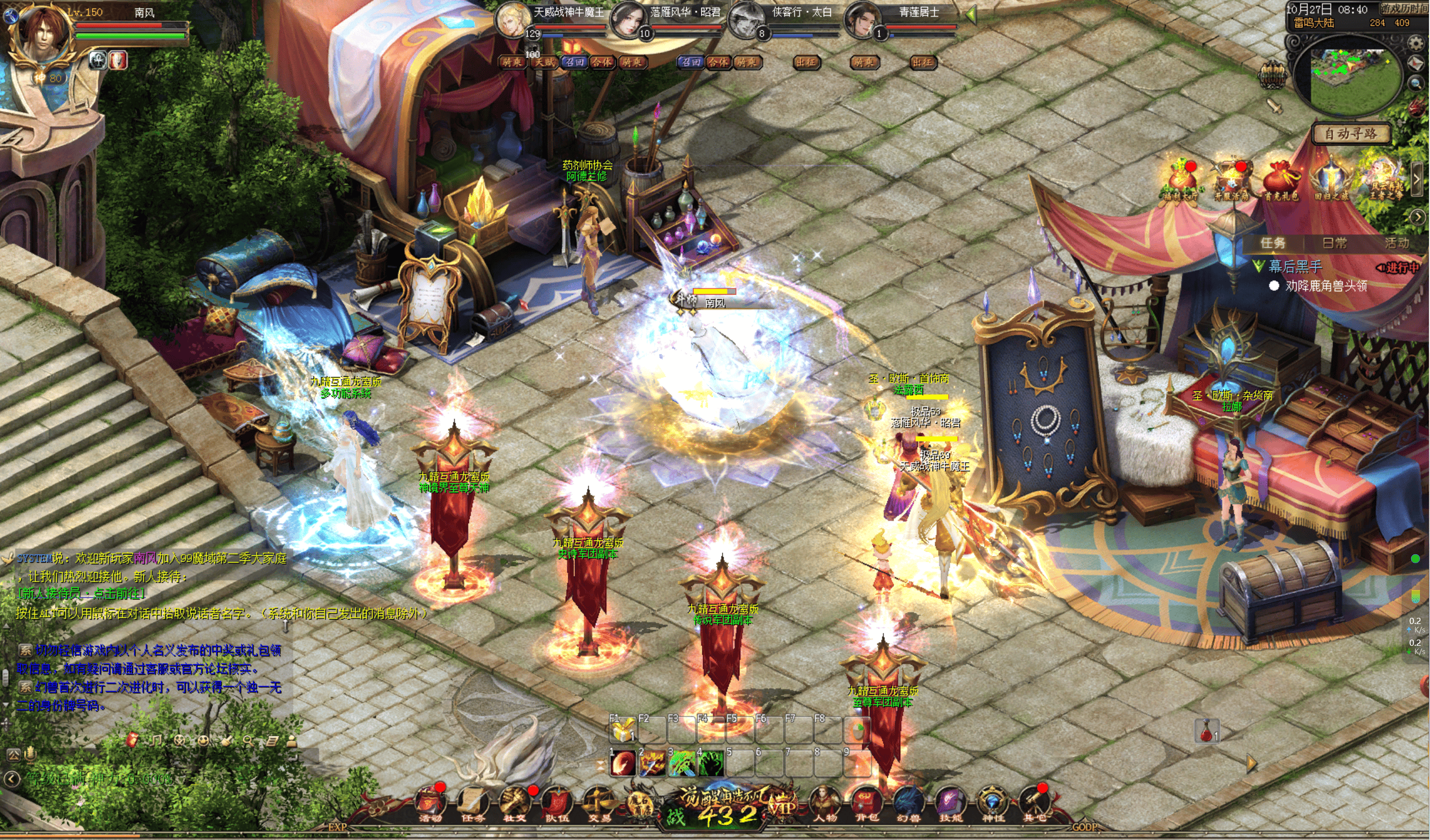Open the 幻兽 pet menu
1430x840 pixels.
pyautogui.click(x=908, y=802)
